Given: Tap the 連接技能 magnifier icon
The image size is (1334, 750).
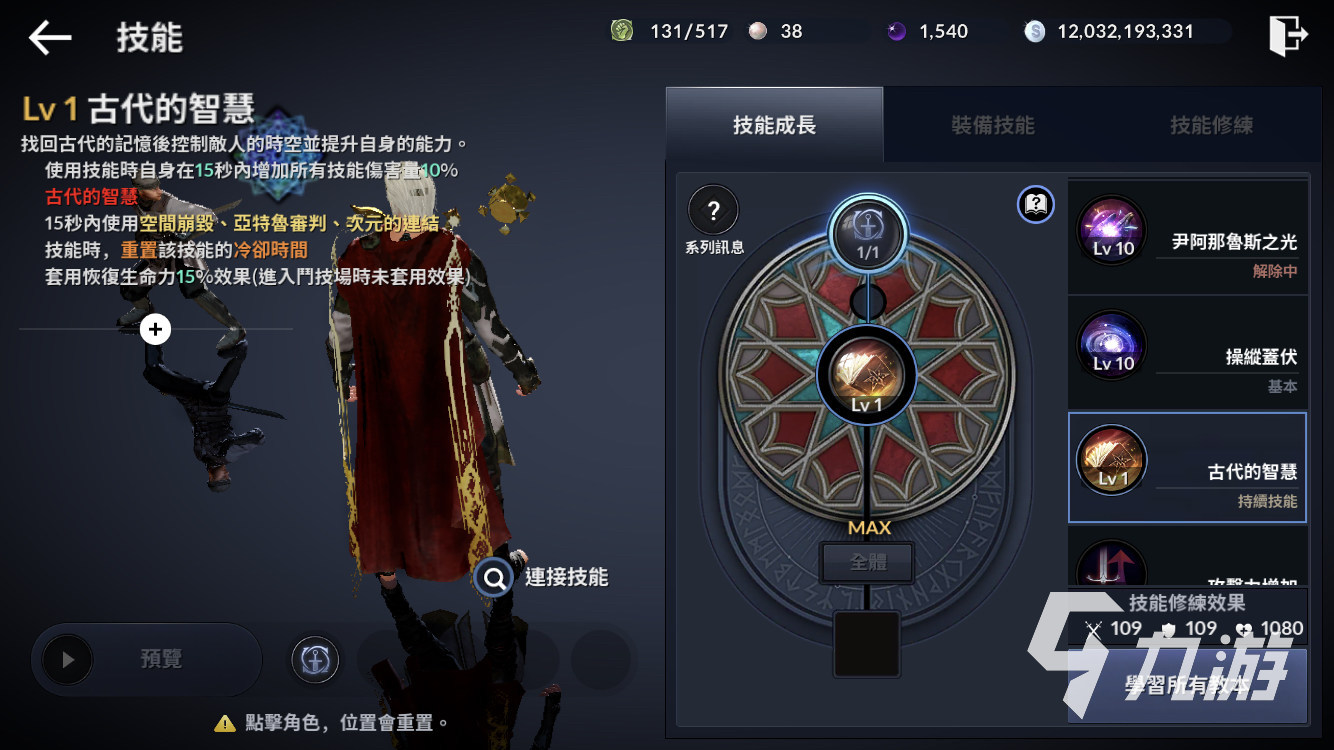Looking at the screenshot, I should point(492,578).
